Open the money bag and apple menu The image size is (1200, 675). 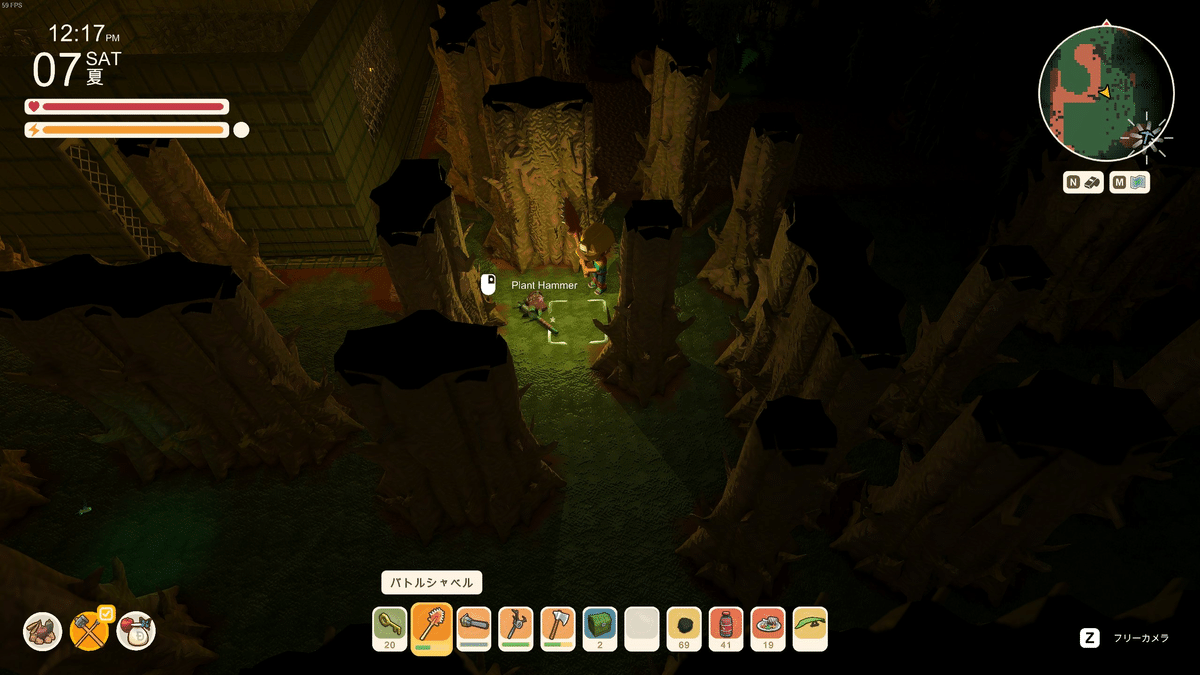[136, 631]
